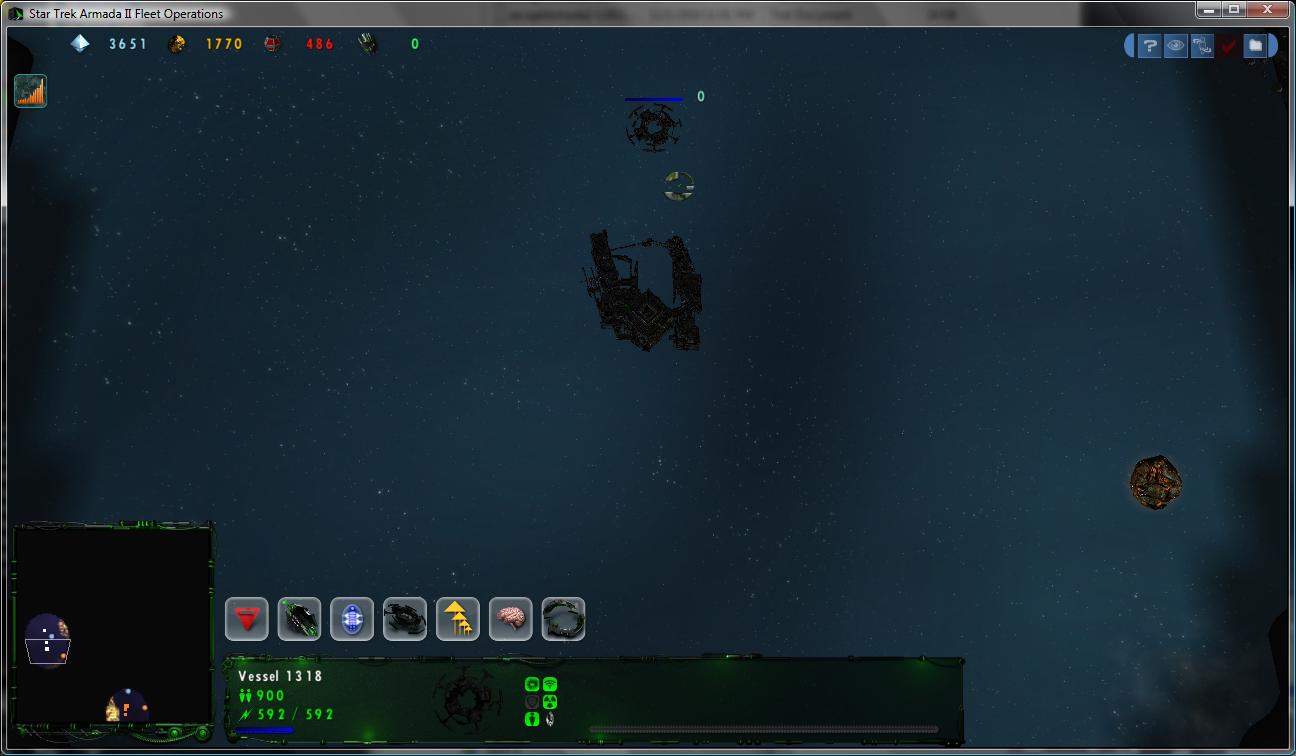1296x756 pixels.
Task: Click the red checkmark objectives button
Action: pos(1229,45)
